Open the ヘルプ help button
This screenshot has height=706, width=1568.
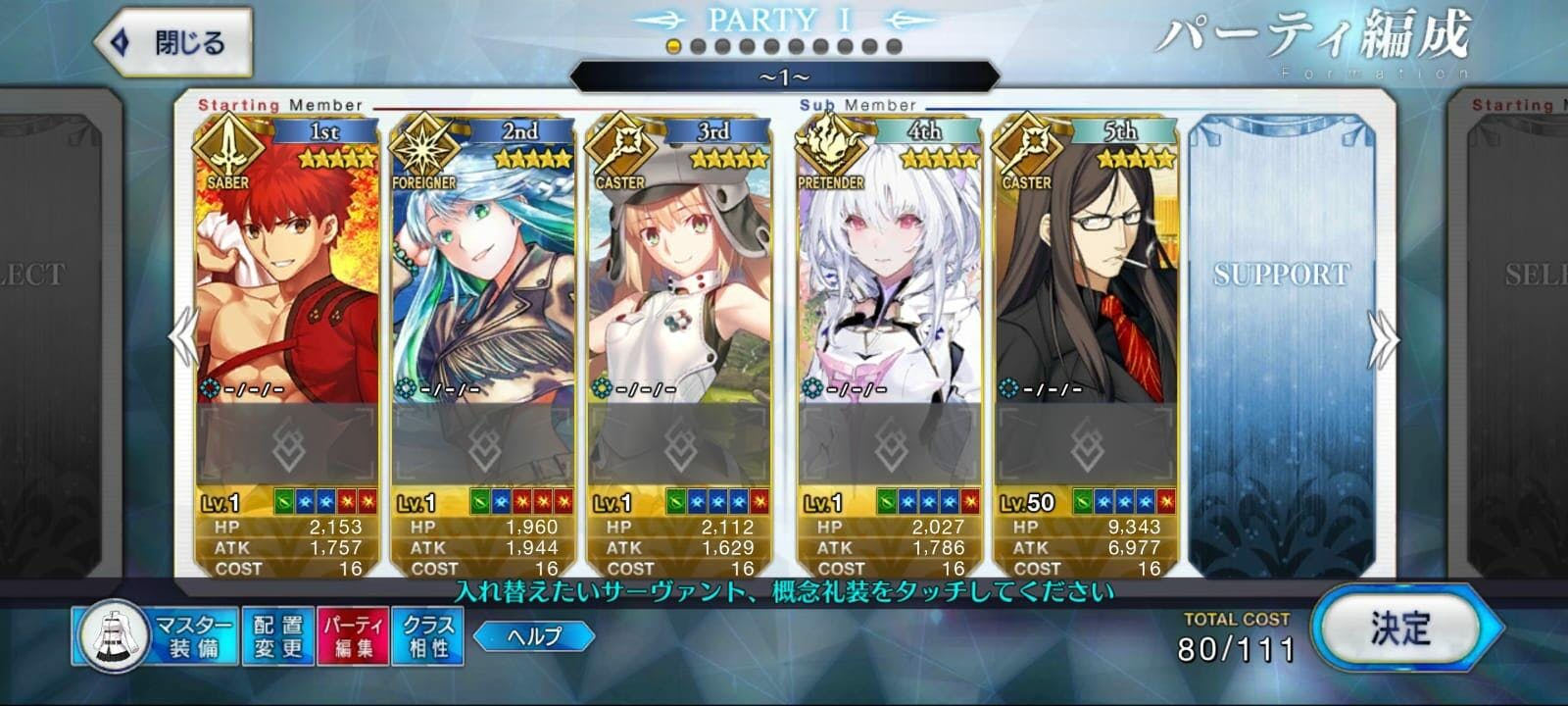coord(534,636)
